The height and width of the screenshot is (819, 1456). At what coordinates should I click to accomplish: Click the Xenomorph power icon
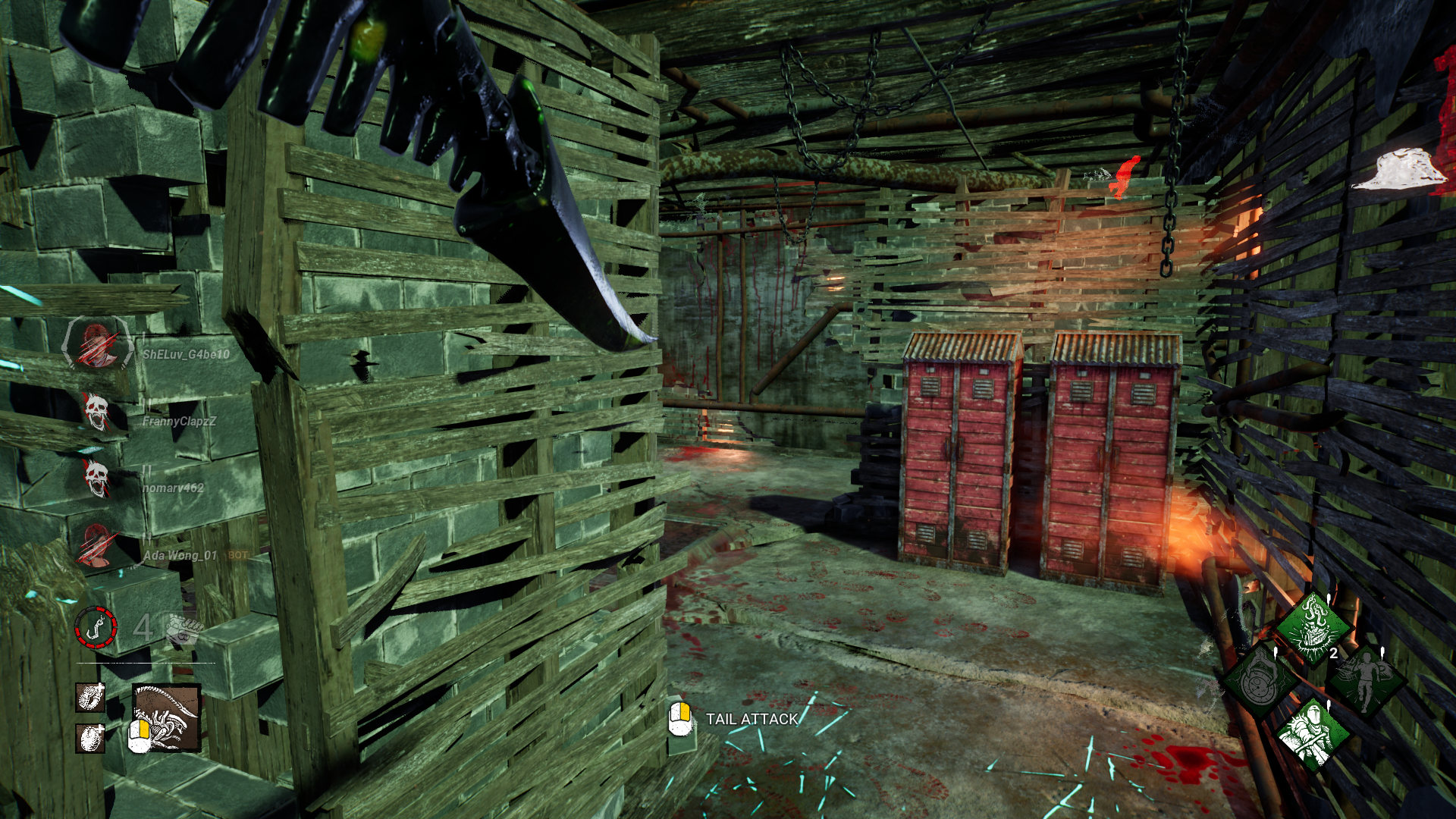pos(167,717)
